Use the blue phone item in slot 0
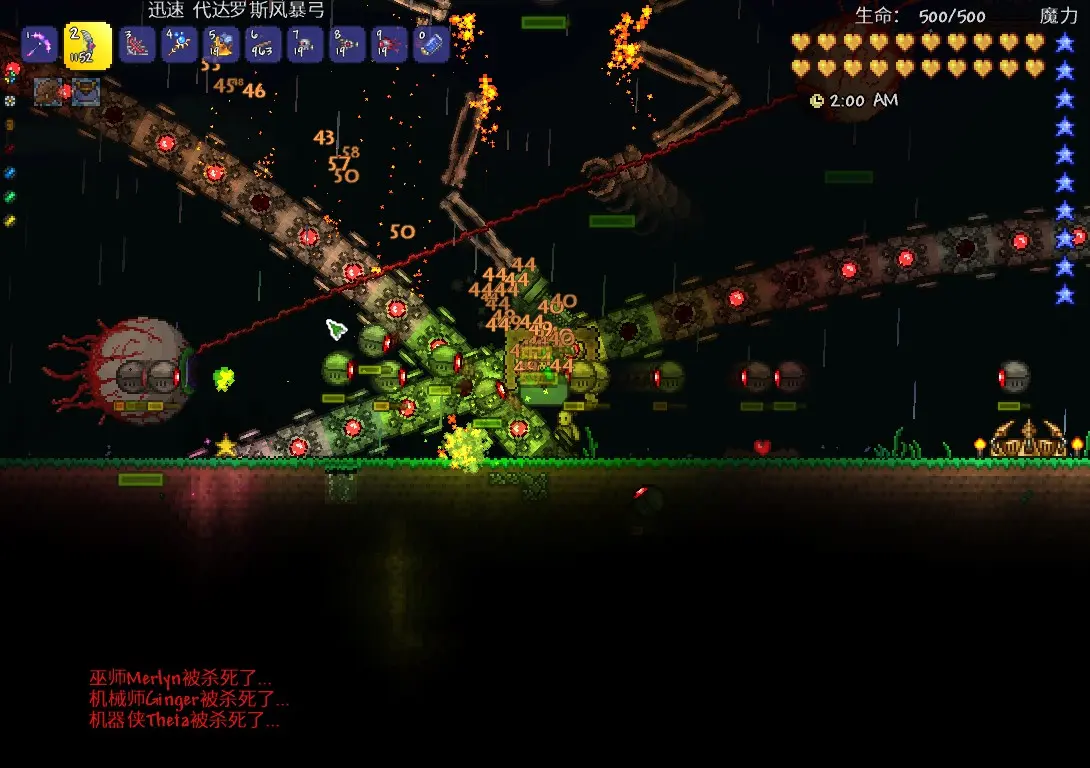1090x768 pixels. (x=430, y=45)
